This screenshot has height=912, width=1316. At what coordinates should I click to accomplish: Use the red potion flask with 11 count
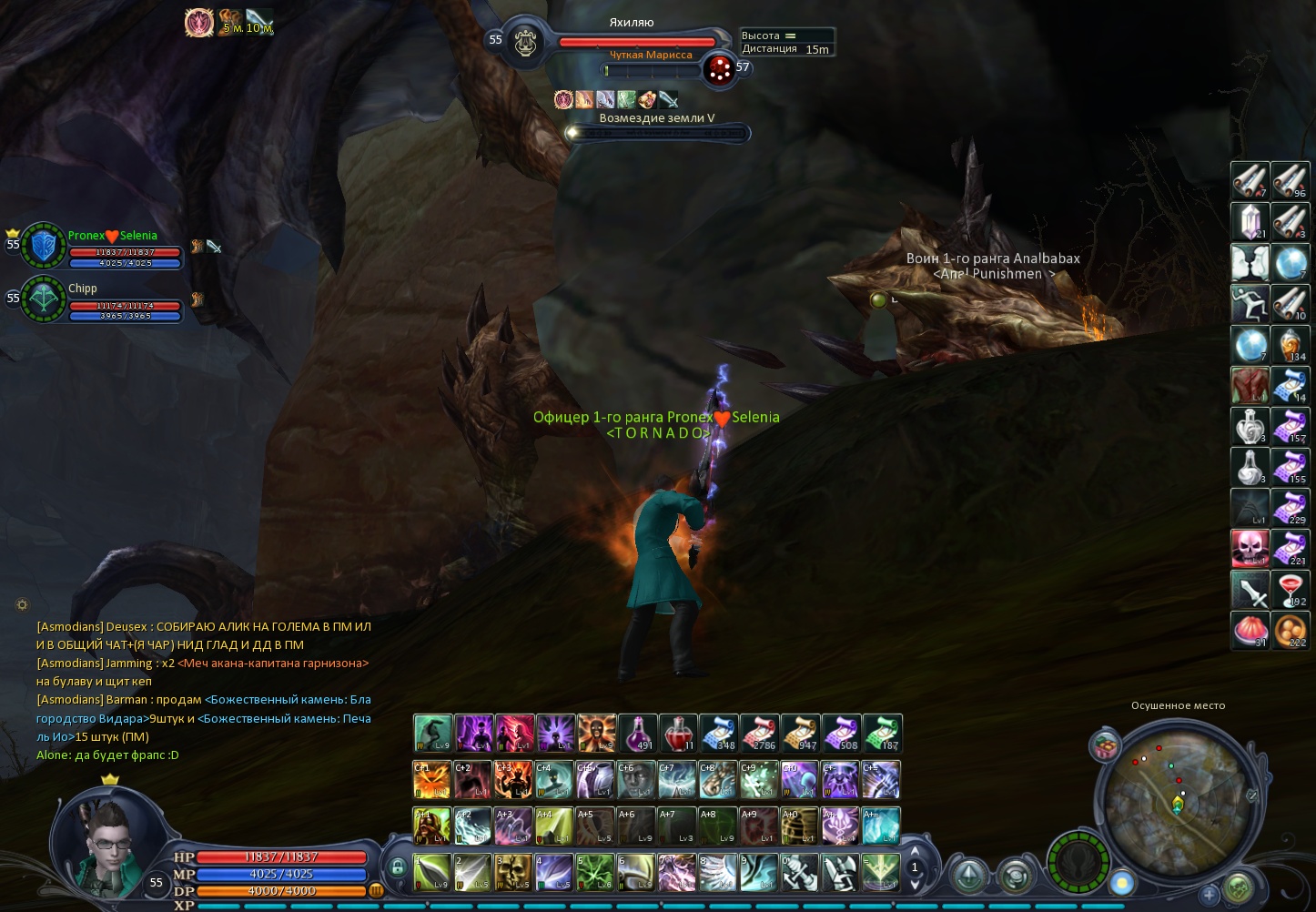coord(678,733)
